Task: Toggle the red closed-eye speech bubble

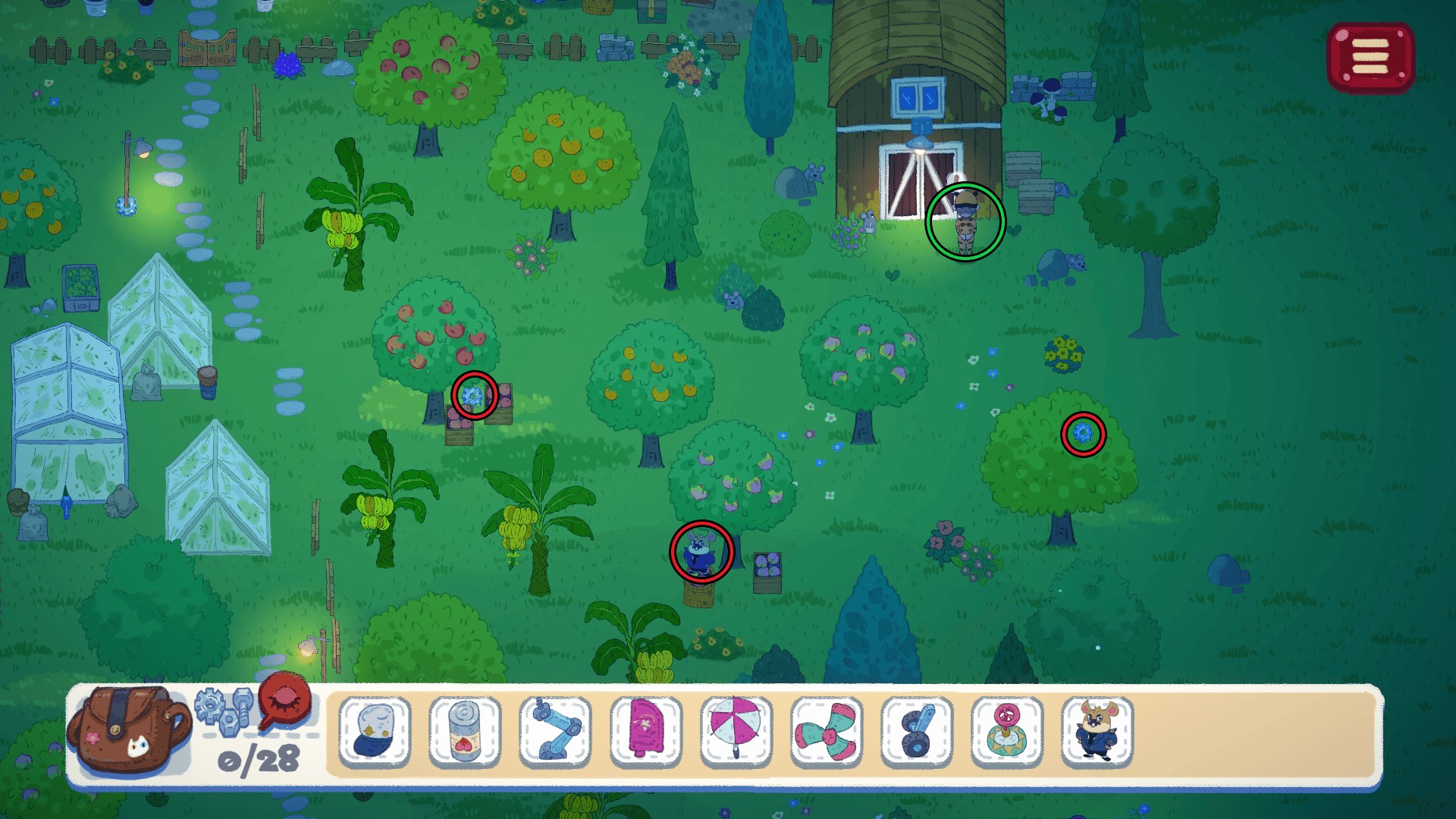Action: pos(285,701)
